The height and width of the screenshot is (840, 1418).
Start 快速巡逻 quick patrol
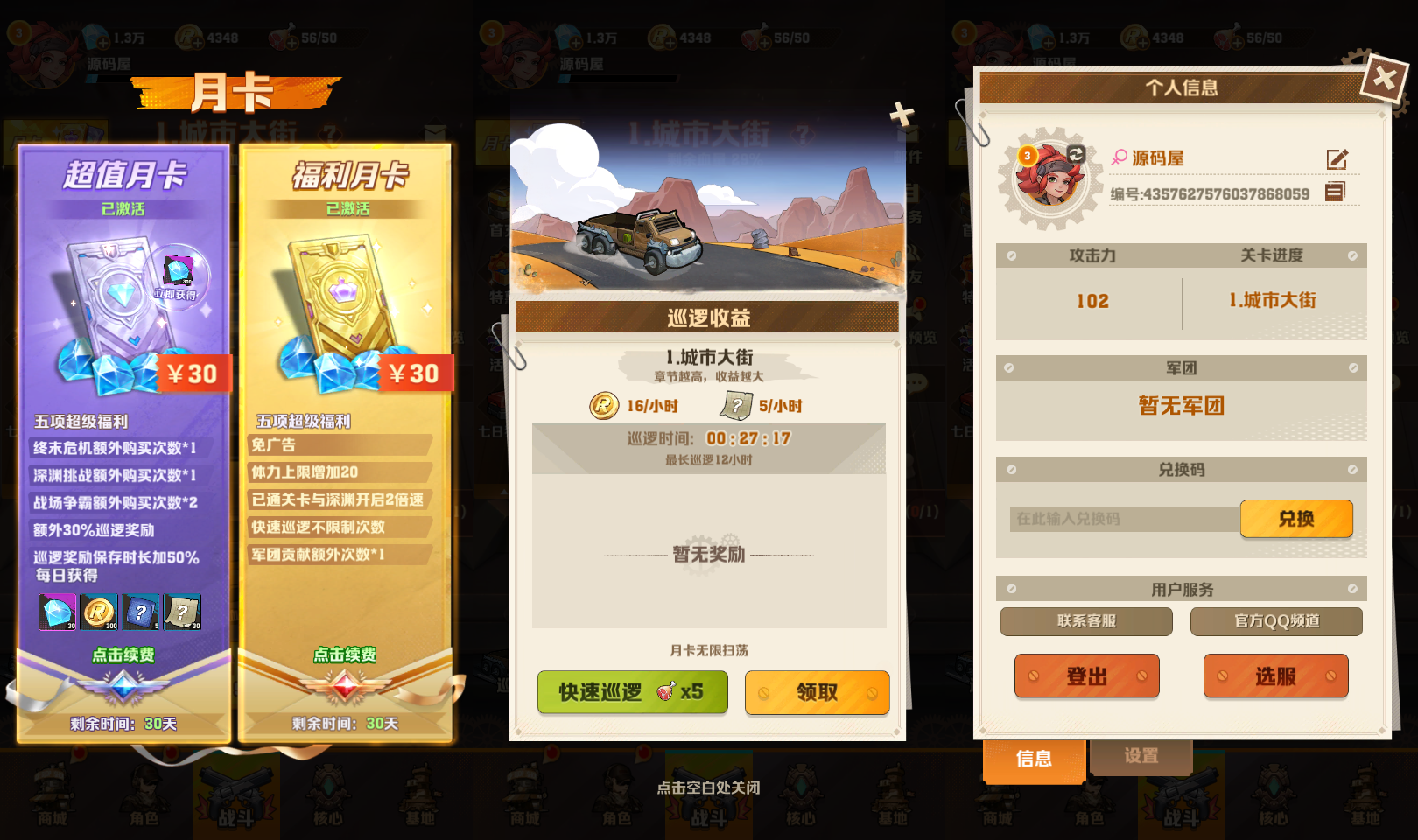tap(604, 692)
